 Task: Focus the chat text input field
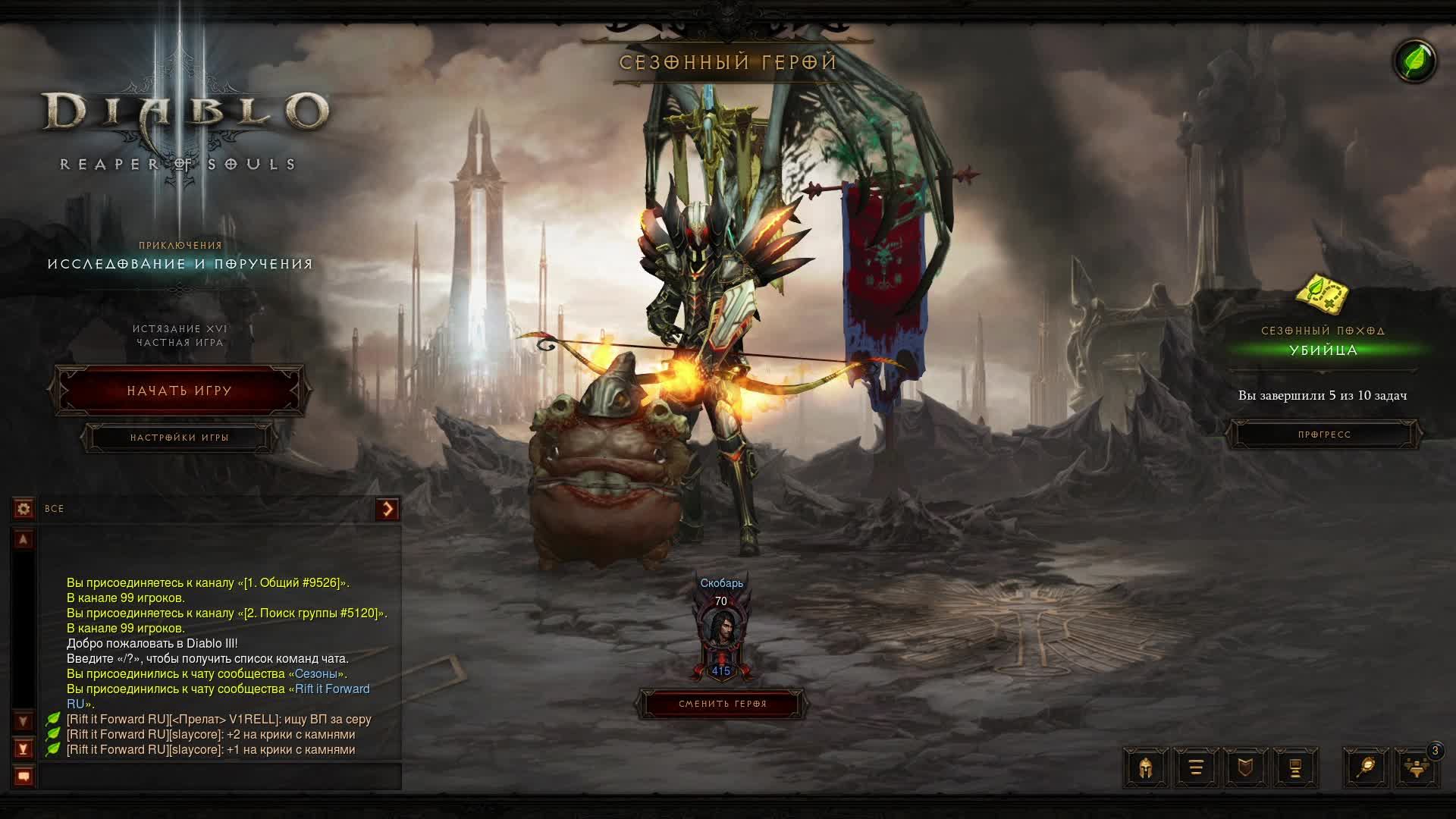point(220,777)
